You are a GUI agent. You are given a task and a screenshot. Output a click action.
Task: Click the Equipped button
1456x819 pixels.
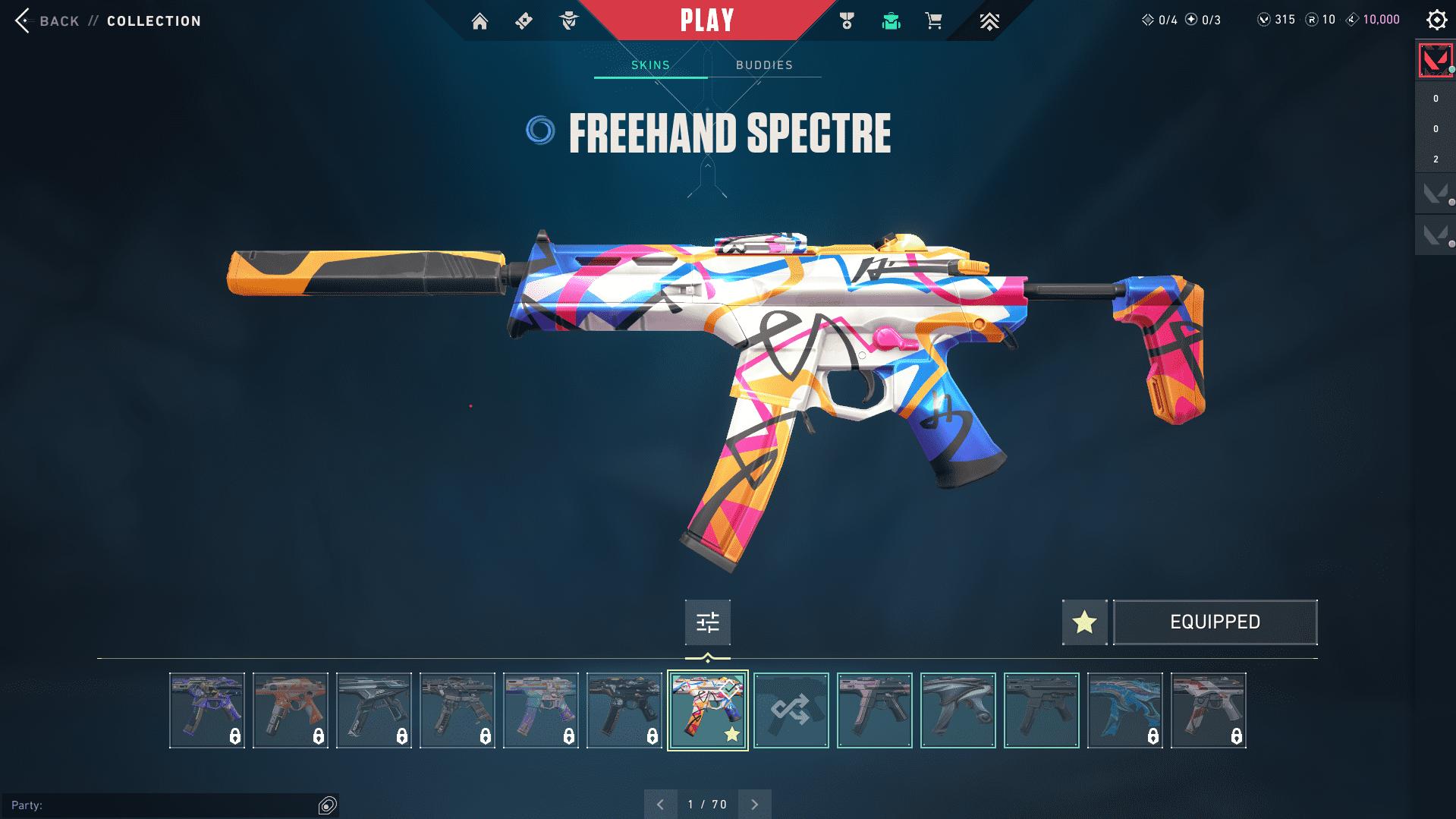tap(1215, 622)
